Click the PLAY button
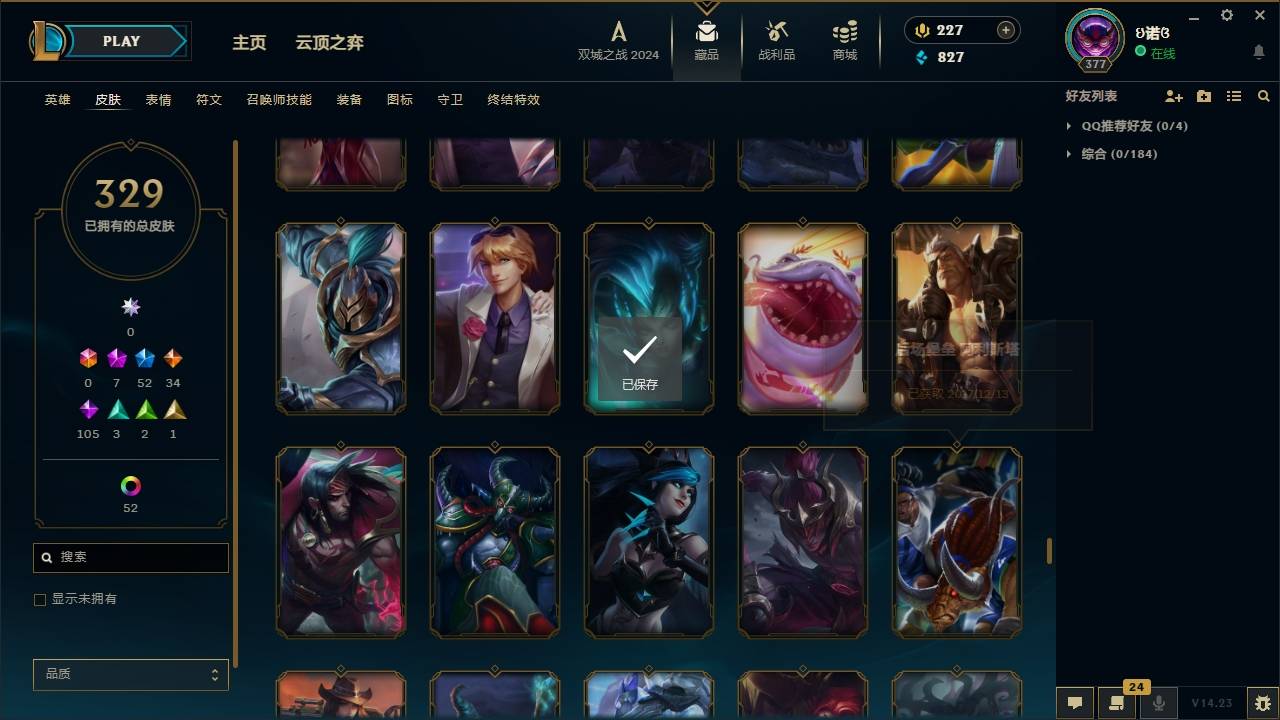Image resolution: width=1280 pixels, height=720 pixels. pyautogui.click(x=121, y=41)
